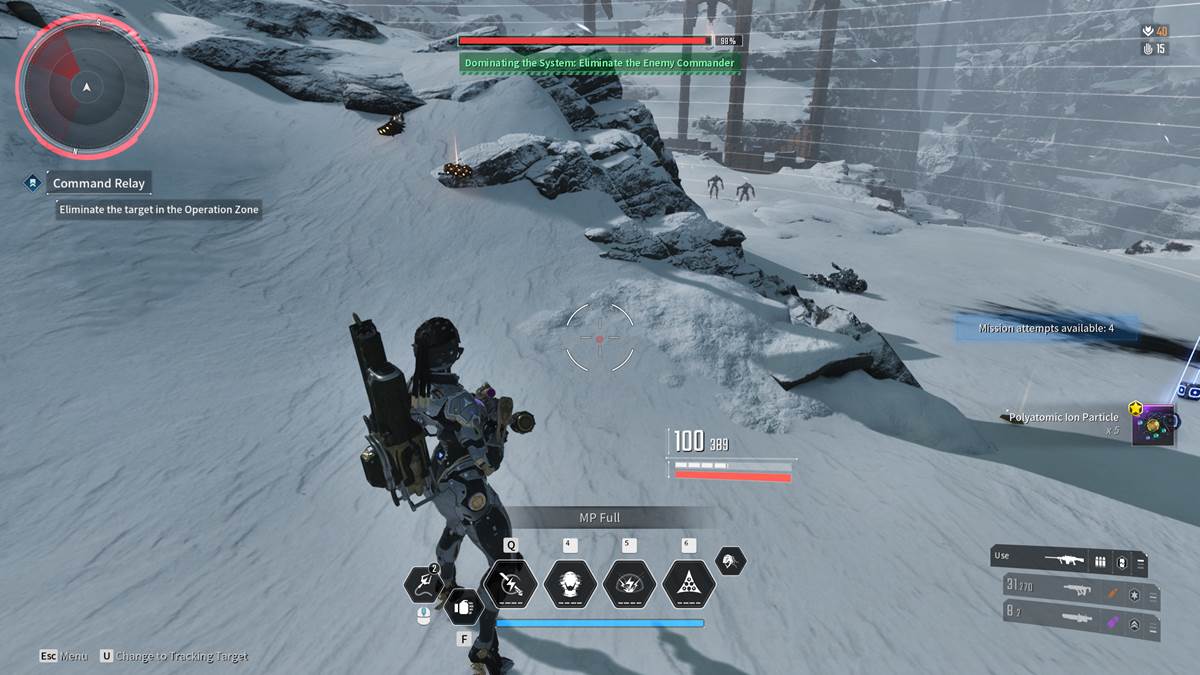Click the Eliminate the Enemy Commander objective banner
The image size is (1200, 675).
tap(600, 63)
